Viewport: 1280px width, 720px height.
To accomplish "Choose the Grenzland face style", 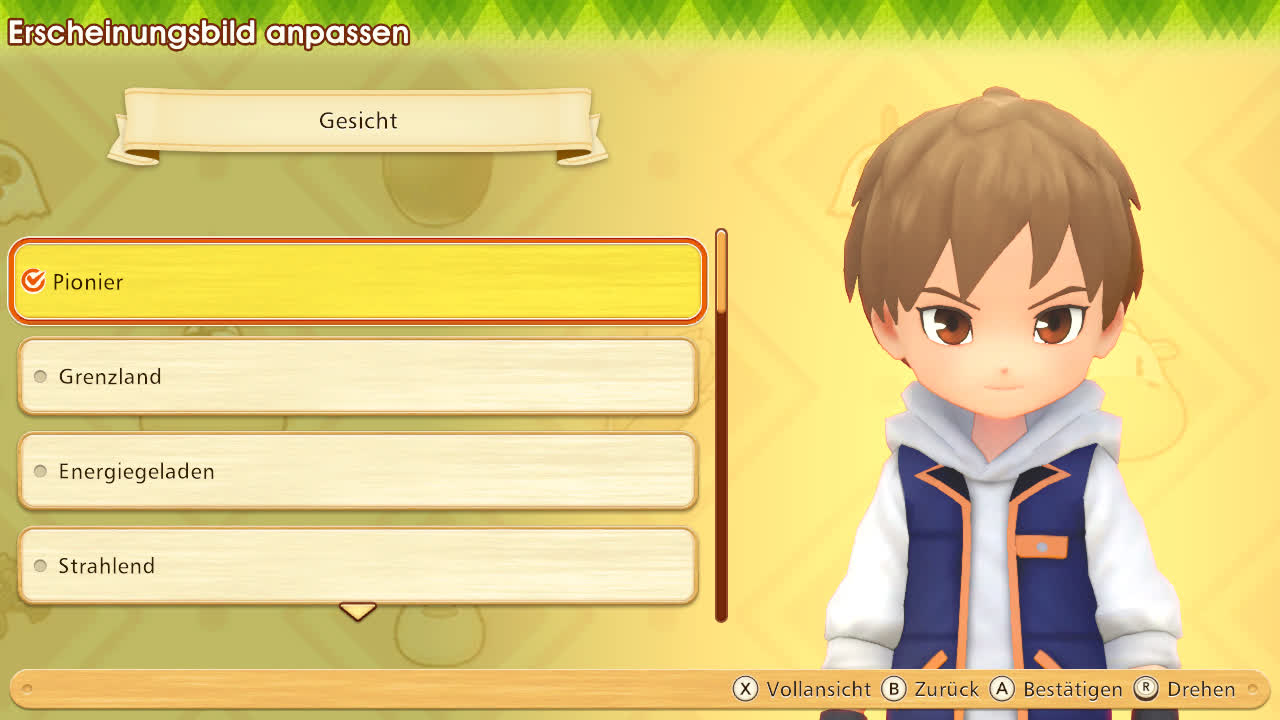I will [x=358, y=377].
